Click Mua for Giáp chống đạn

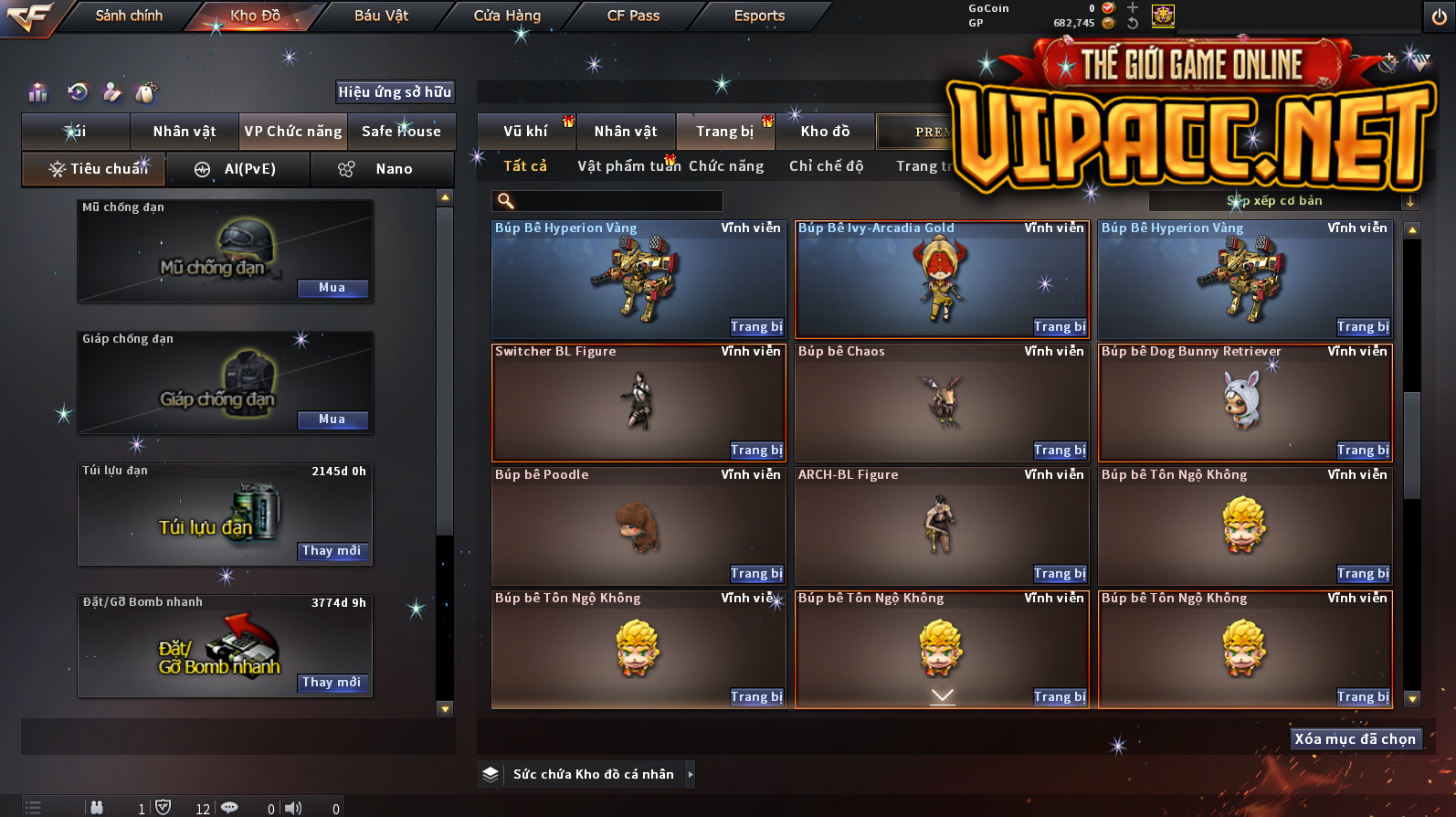point(332,419)
